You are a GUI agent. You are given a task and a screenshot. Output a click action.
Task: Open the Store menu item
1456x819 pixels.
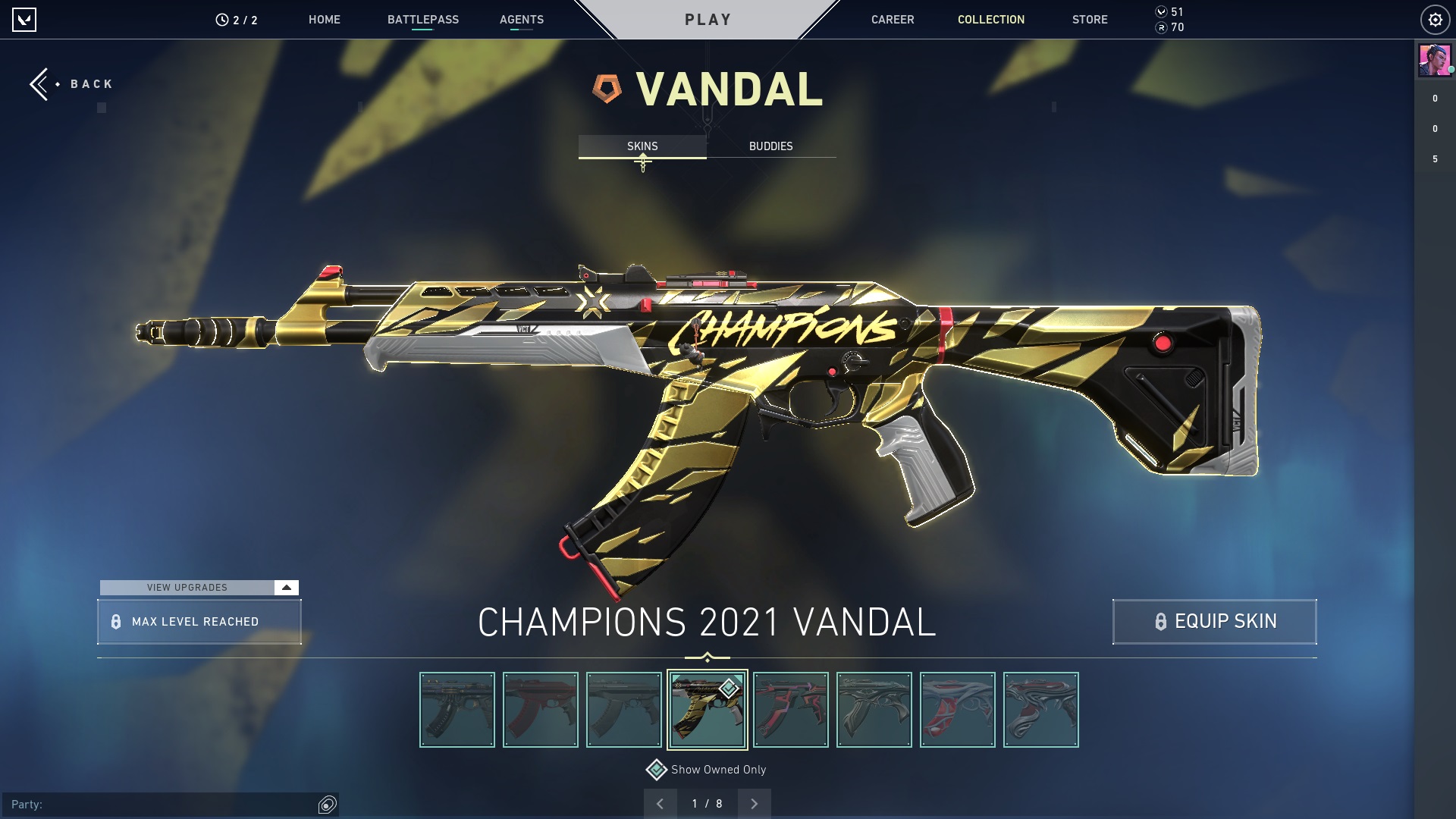[x=1090, y=20]
